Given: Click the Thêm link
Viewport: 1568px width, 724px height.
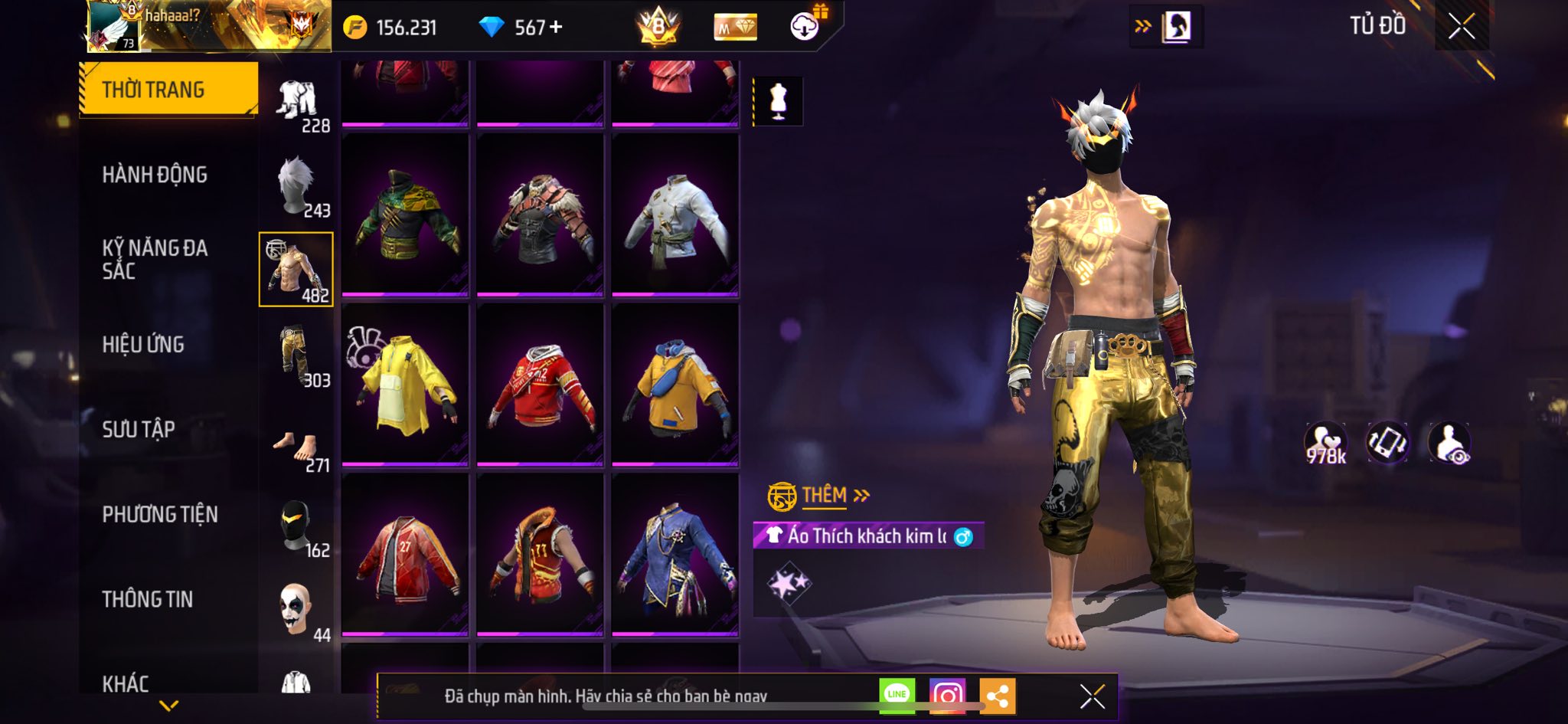Looking at the screenshot, I should coord(825,496).
